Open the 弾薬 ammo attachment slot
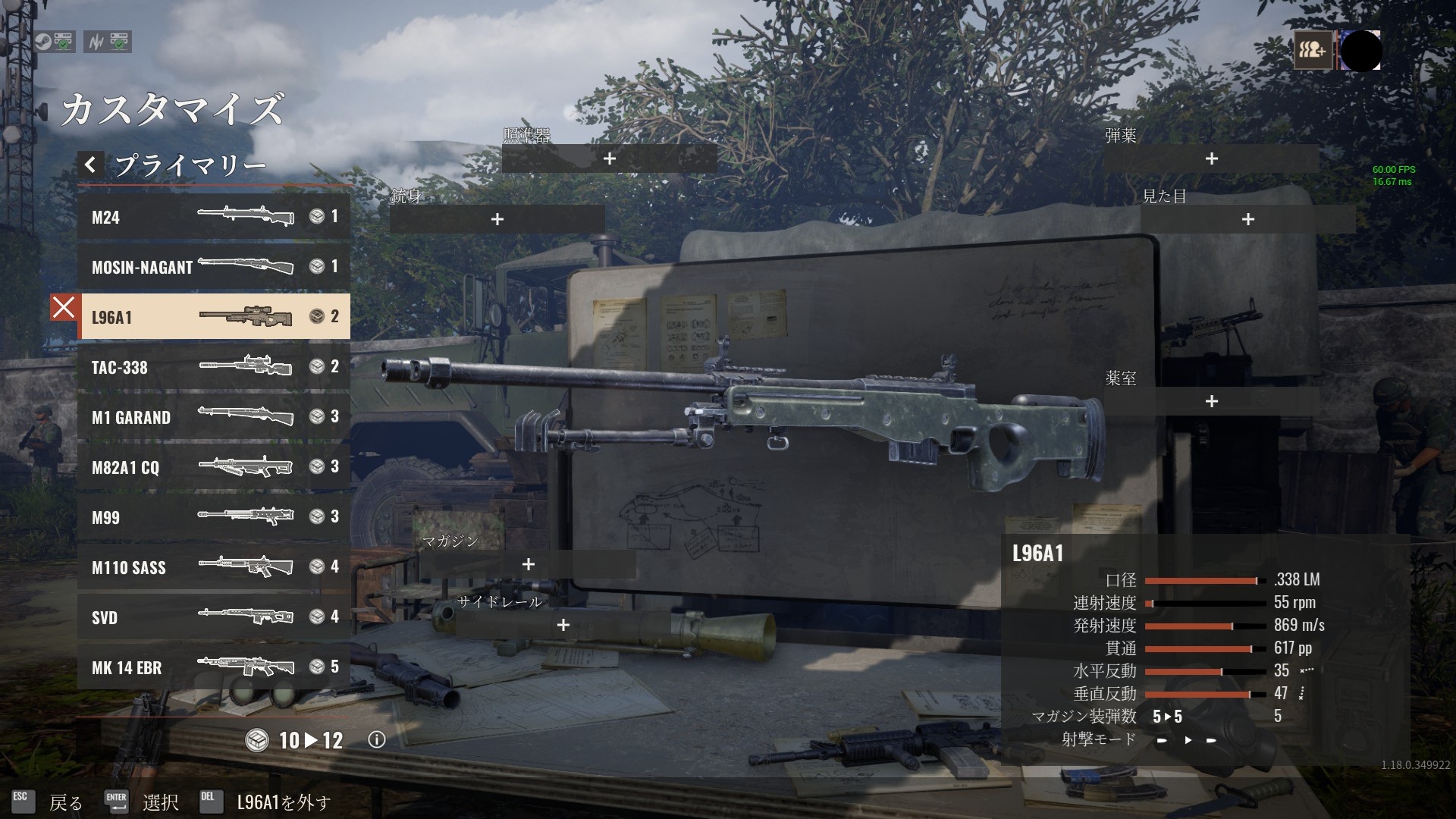Screen dimensions: 1456x819 (1211, 159)
